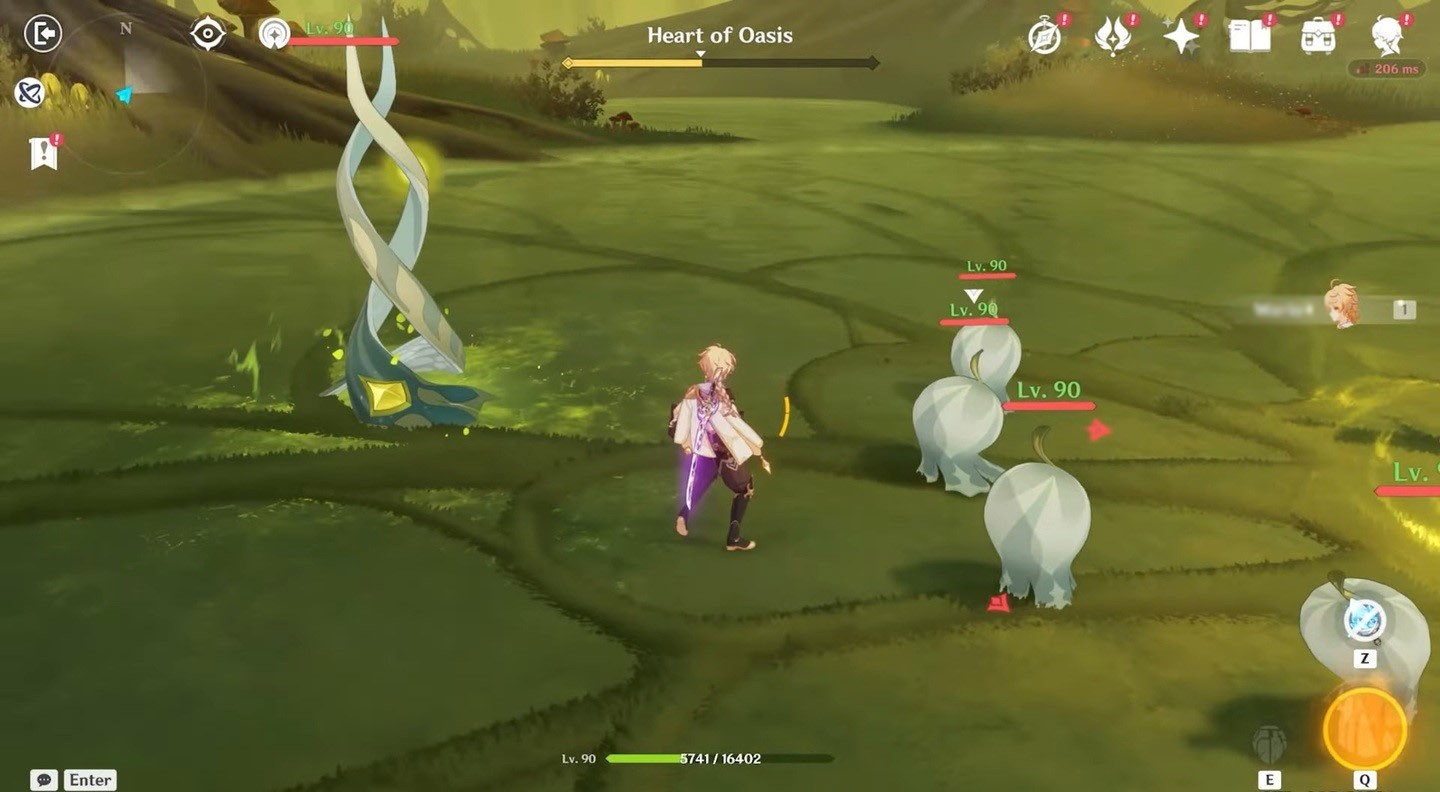Viewport: 1440px width, 792px height.
Task: Leave the domain via the exit icon
Action: click(43, 33)
